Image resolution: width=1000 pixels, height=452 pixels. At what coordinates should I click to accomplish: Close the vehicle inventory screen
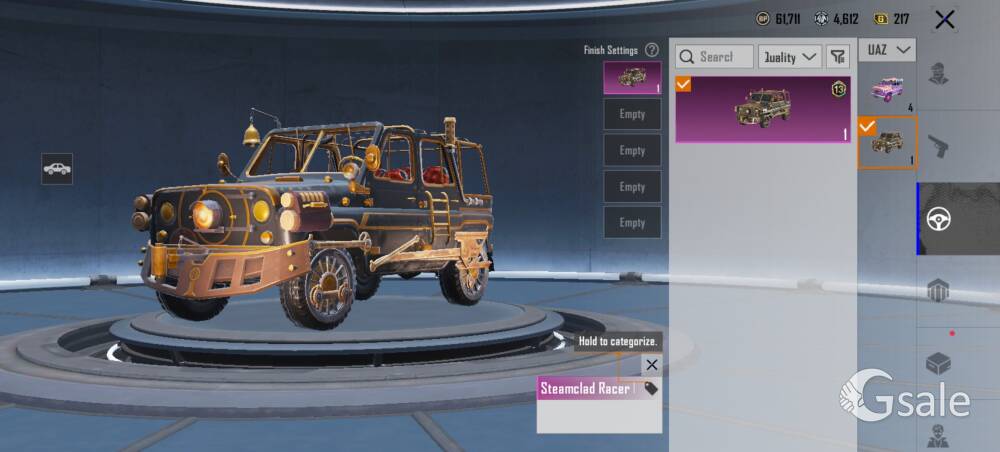point(944,19)
